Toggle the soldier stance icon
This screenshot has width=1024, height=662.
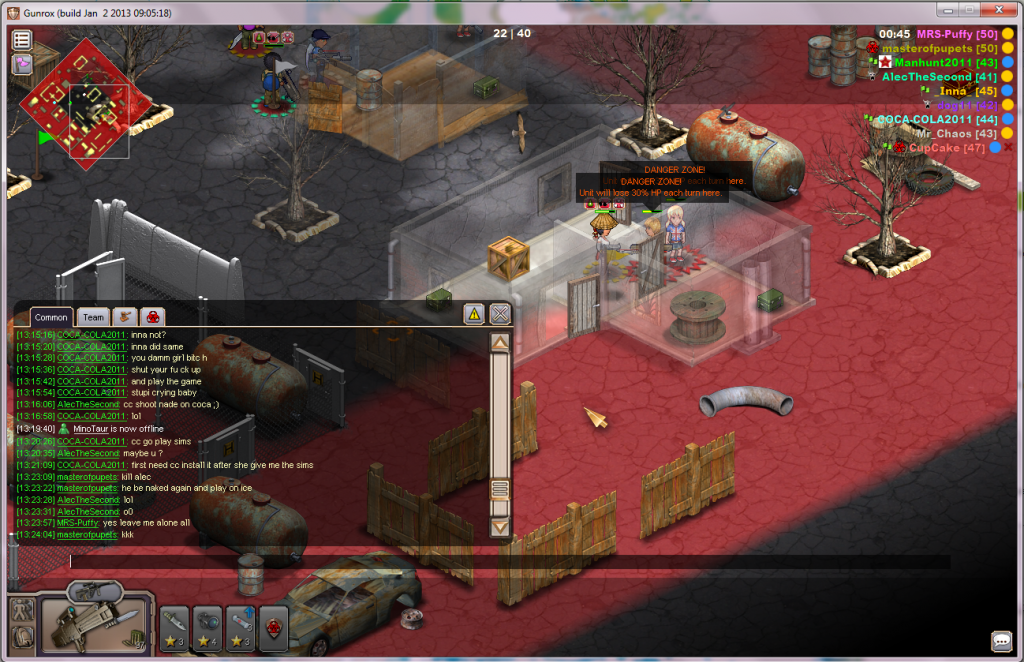[22, 610]
